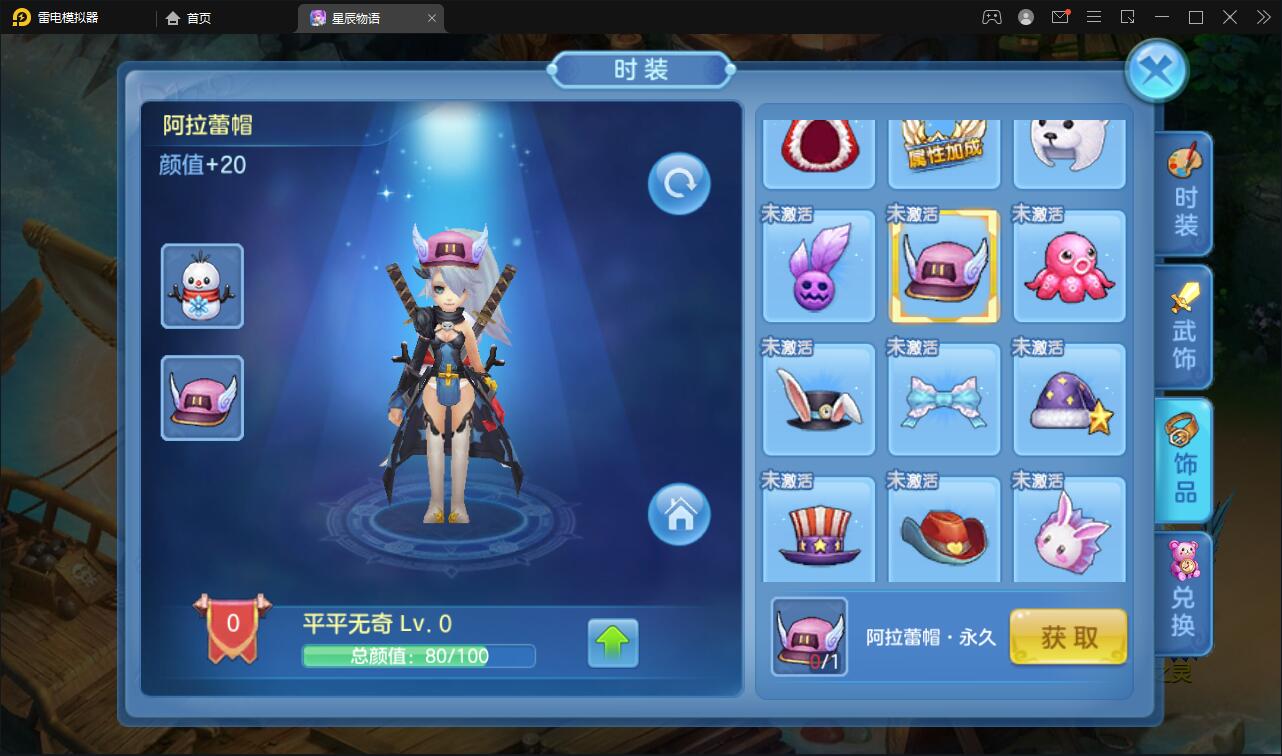The width and height of the screenshot is (1282, 756).
Task: Open the 属性加成 attribute bonus panel
Action: click(x=943, y=152)
